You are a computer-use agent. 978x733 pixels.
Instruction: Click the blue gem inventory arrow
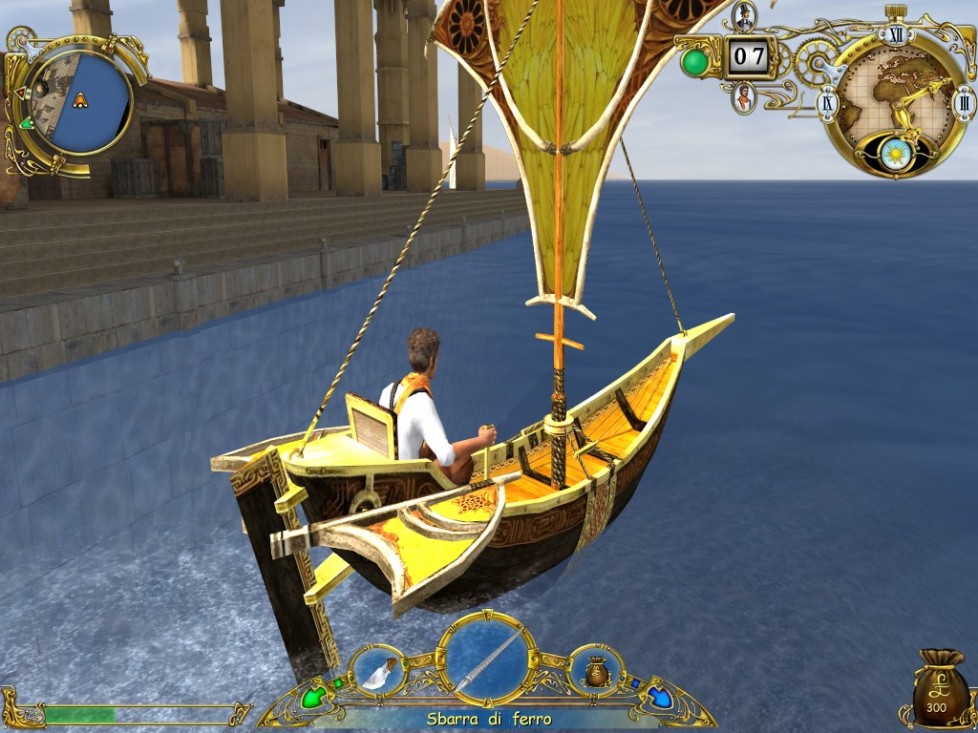(659, 694)
